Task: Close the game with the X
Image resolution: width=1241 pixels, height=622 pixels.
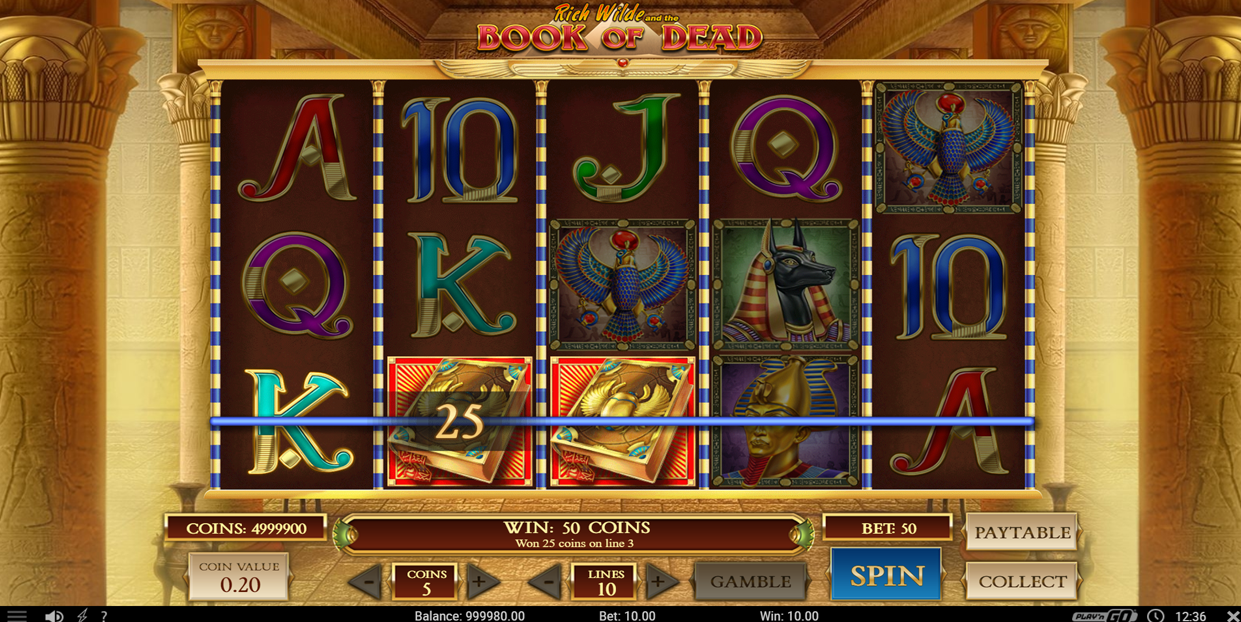Action: (1232, 615)
